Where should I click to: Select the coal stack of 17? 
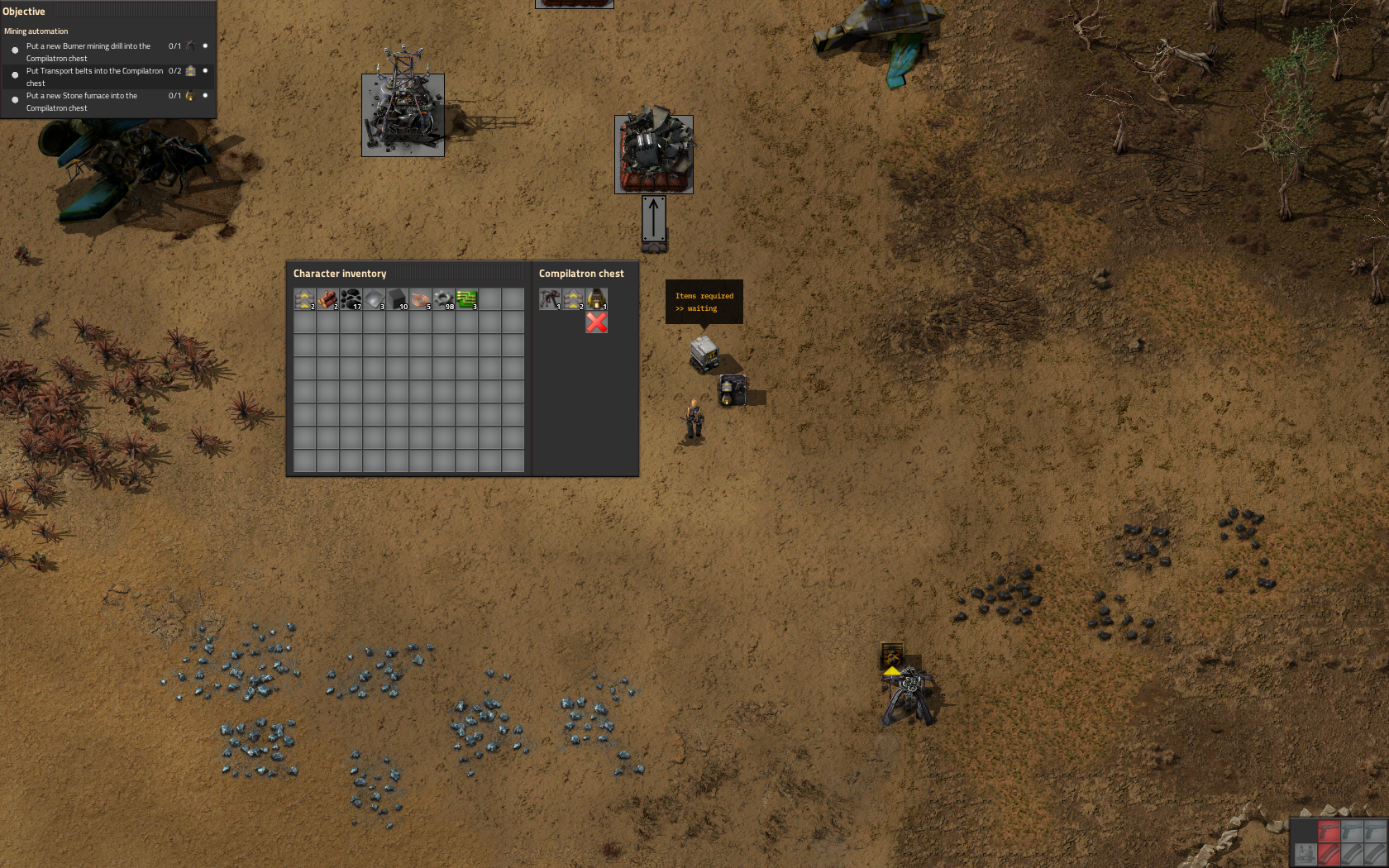pos(351,298)
